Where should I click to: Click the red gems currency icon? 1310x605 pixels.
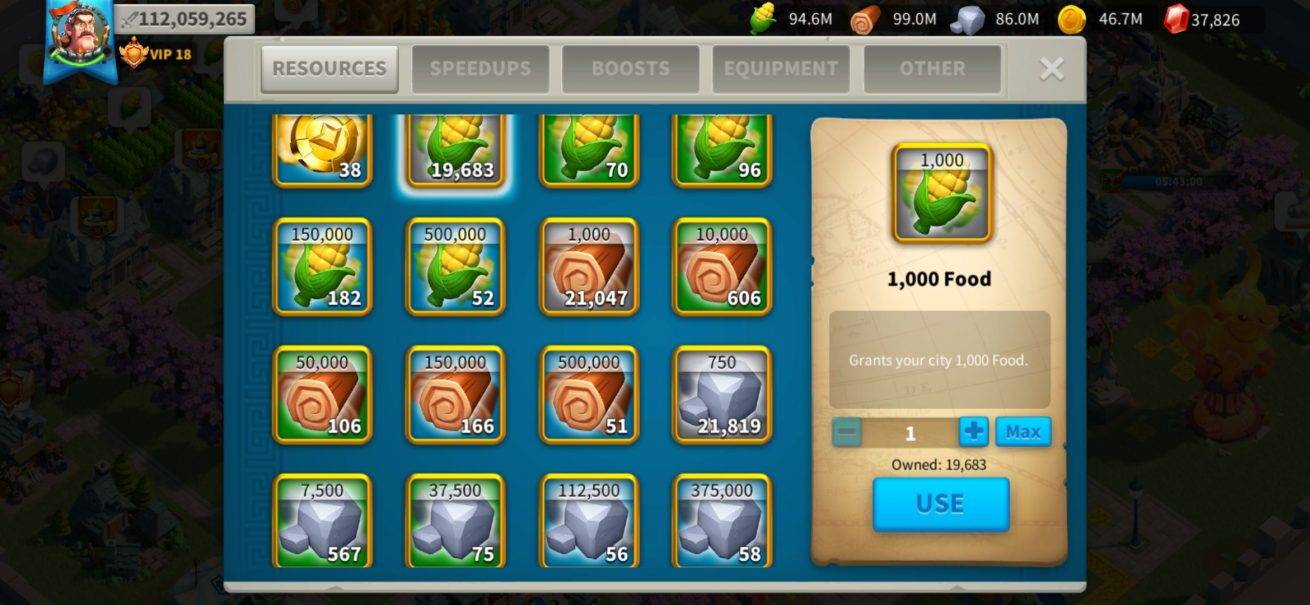click(x=1177, y=19)
